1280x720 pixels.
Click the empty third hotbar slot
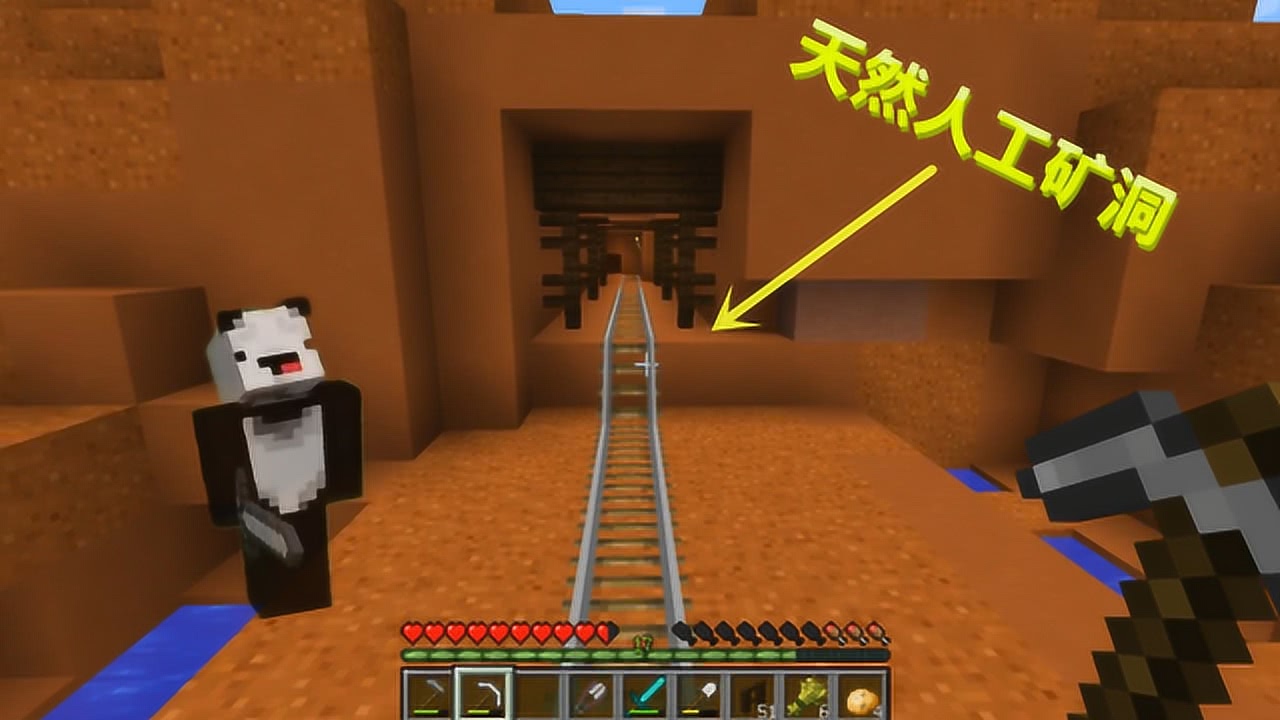[x=538, y=690]
